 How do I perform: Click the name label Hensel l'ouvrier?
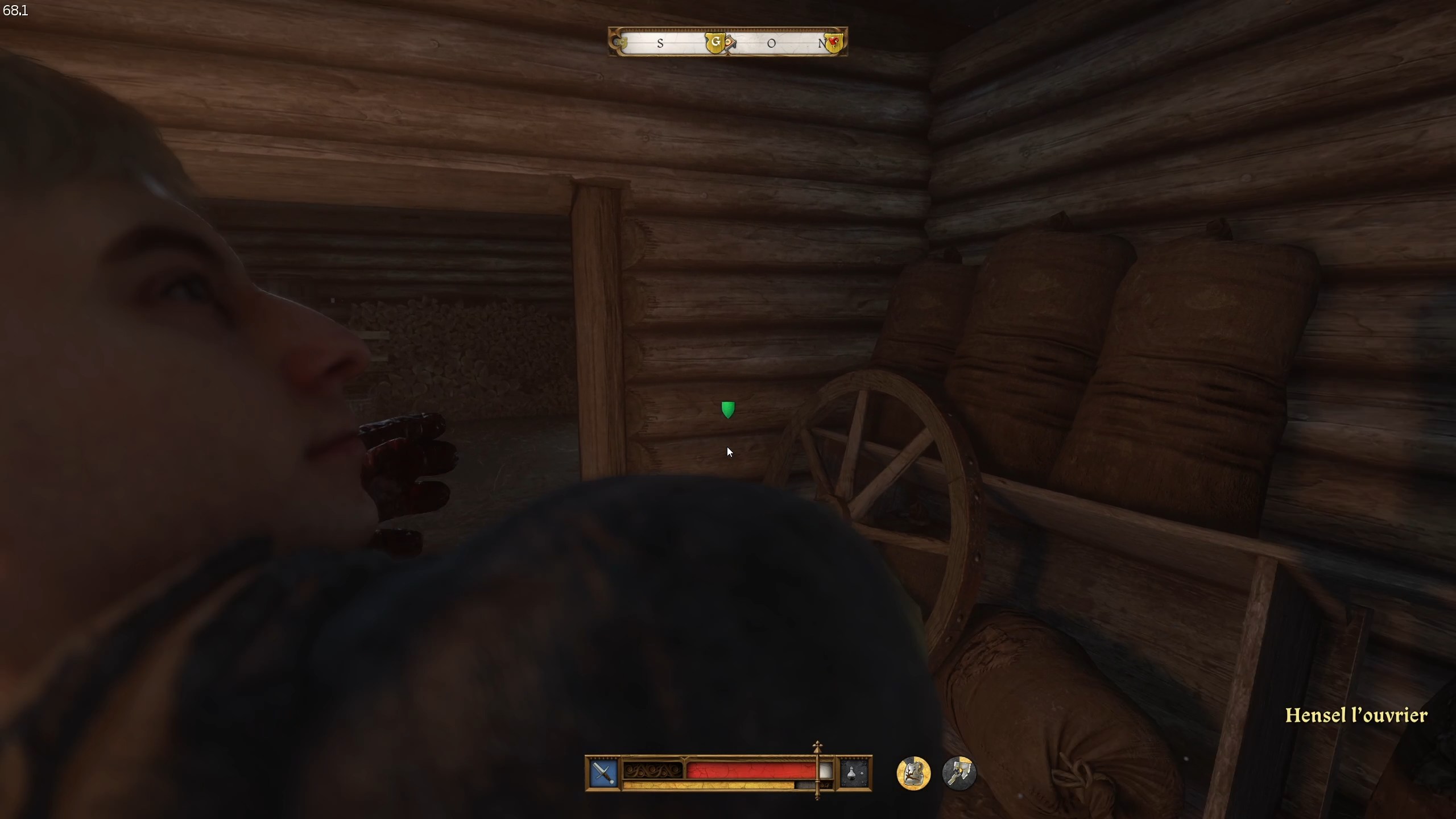tap(1356, 715)
